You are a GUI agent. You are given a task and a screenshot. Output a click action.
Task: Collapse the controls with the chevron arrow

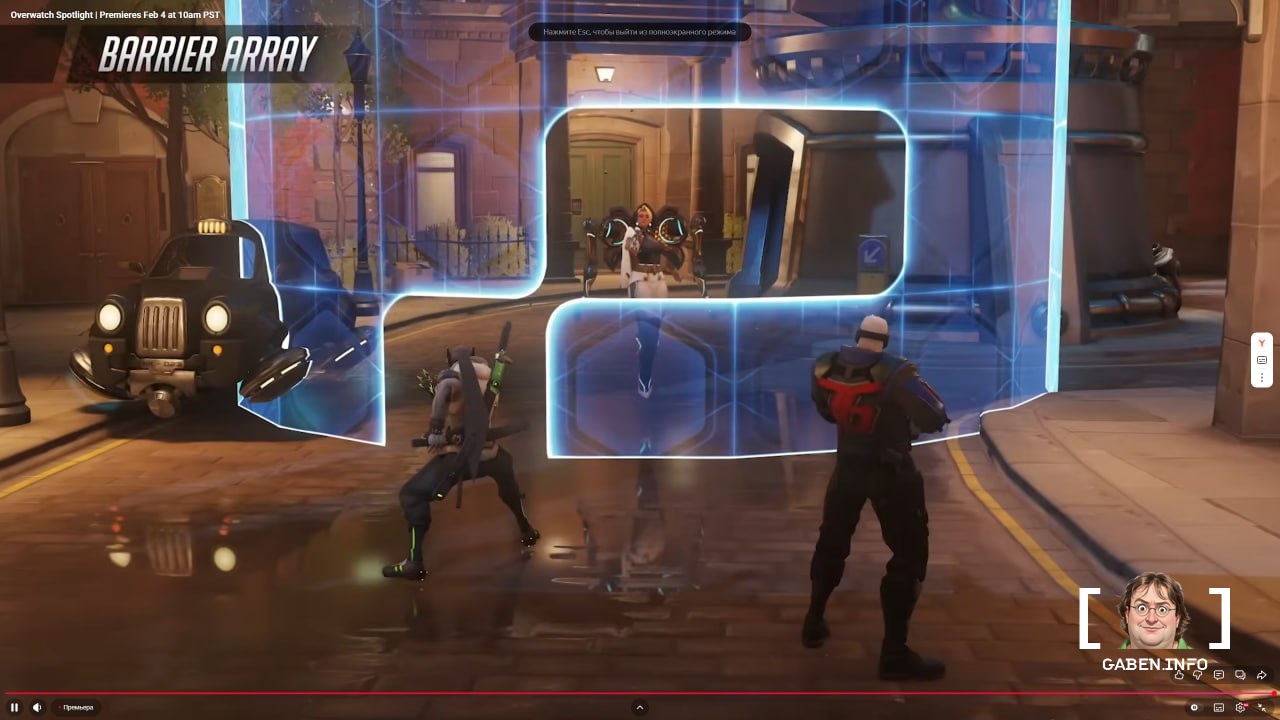tap(640, 707)
